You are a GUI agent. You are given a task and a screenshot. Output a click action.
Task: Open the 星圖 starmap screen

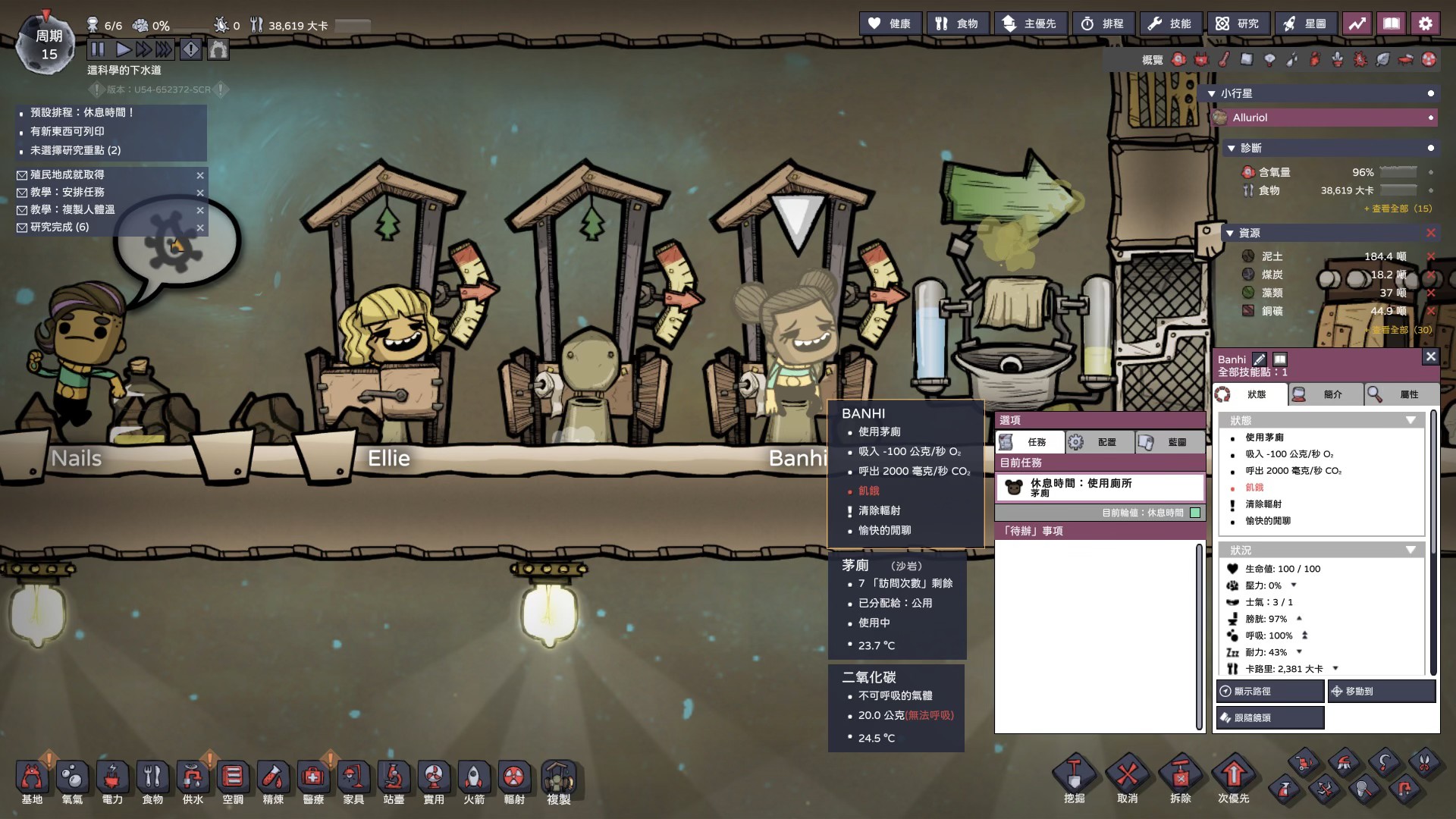pyautogui.click(x=1305, y=24)
